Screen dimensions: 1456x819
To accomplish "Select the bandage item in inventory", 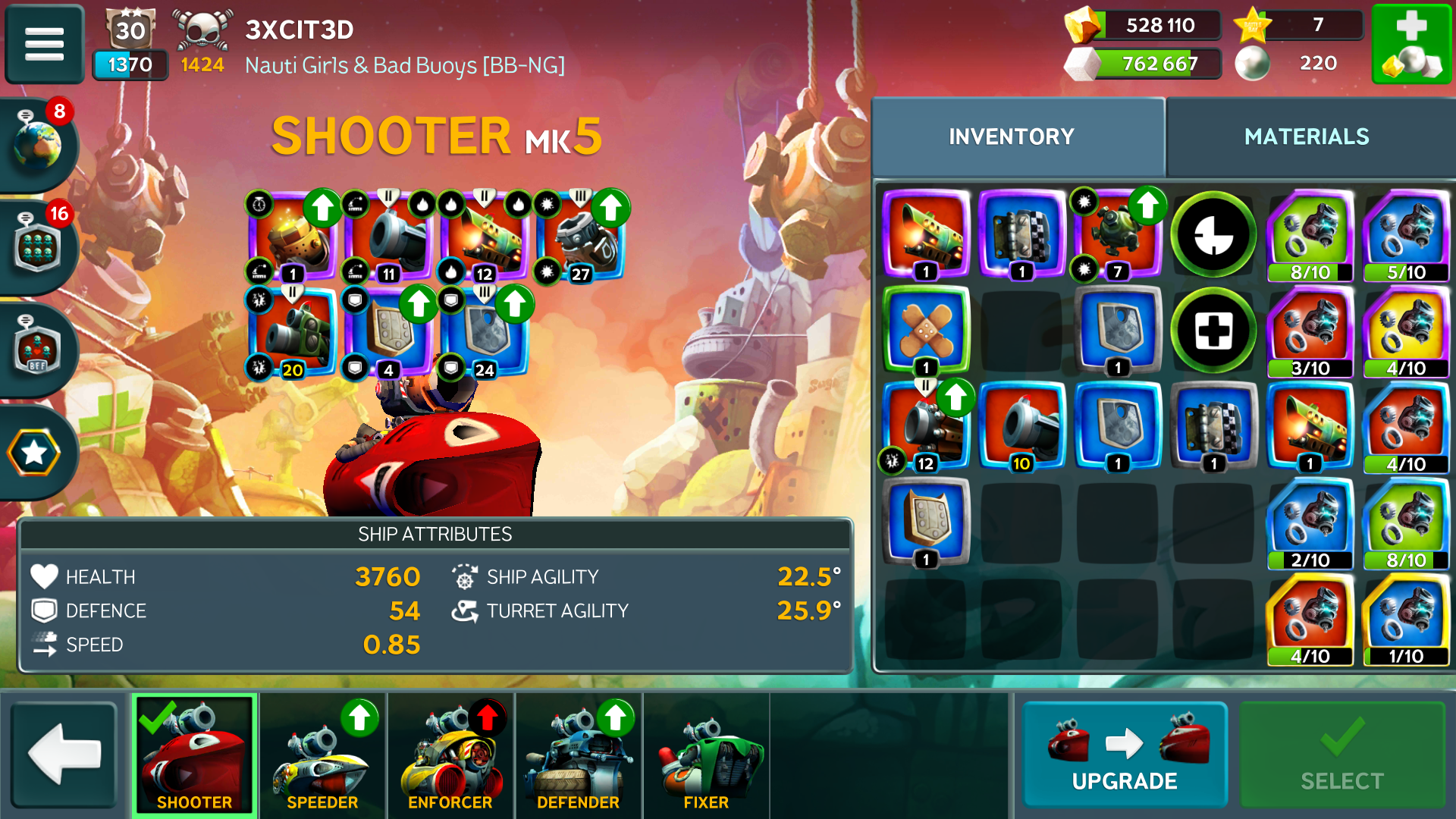I will point(925,331).
